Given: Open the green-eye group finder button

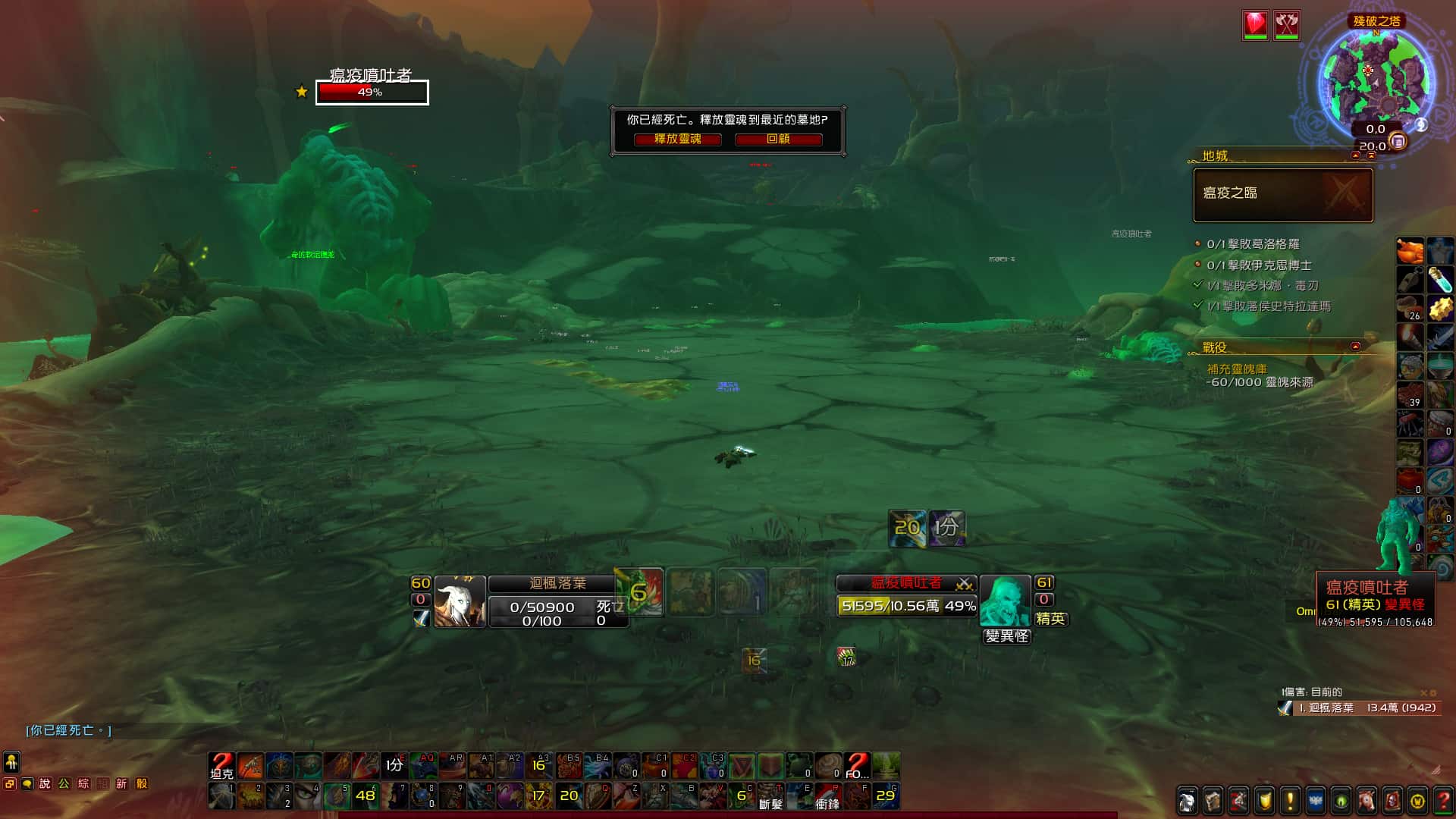Looking at the screenshot, I should pos(1341,801).
